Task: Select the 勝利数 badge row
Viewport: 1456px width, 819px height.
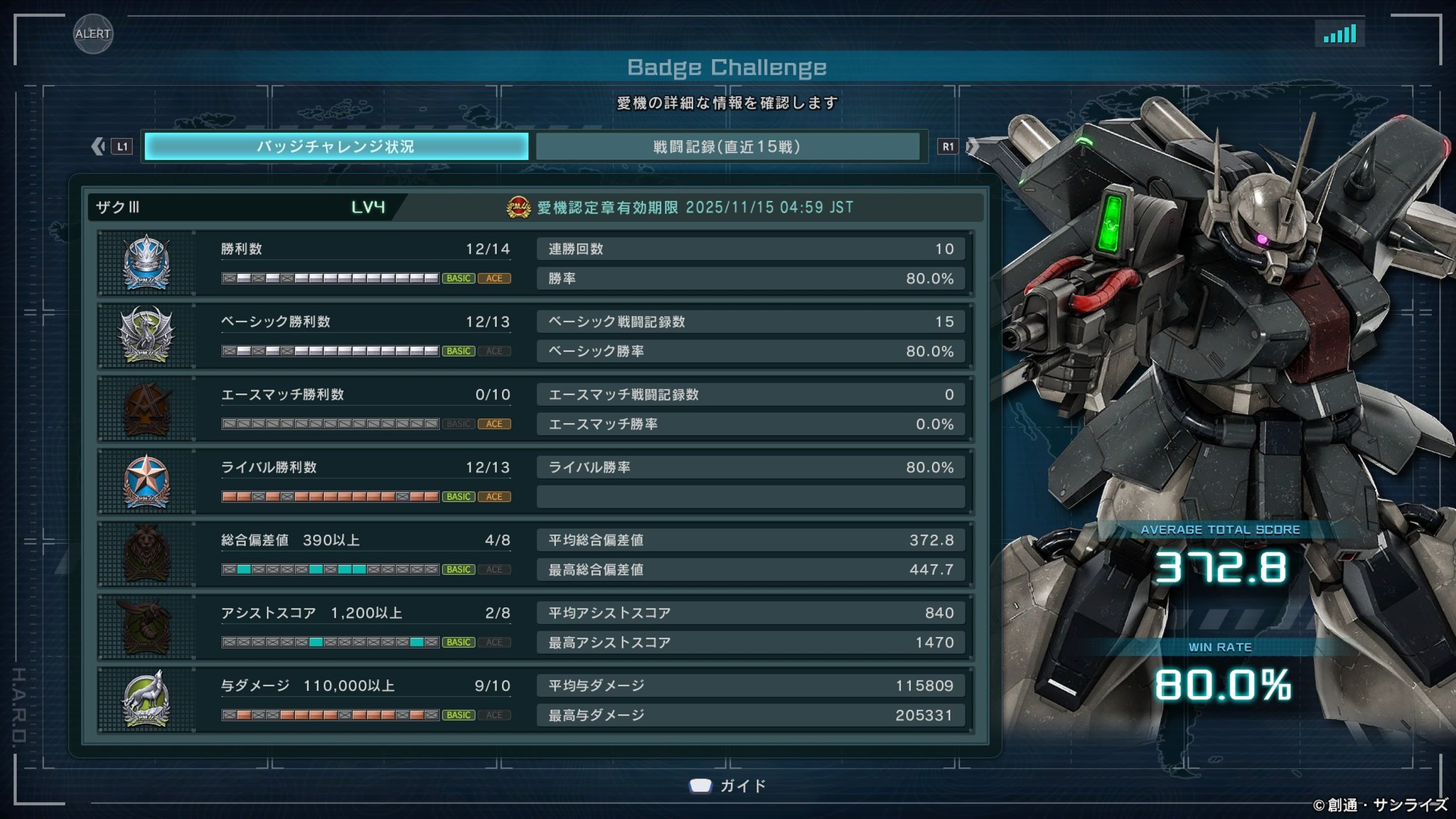Action: [x=365, y=263]
